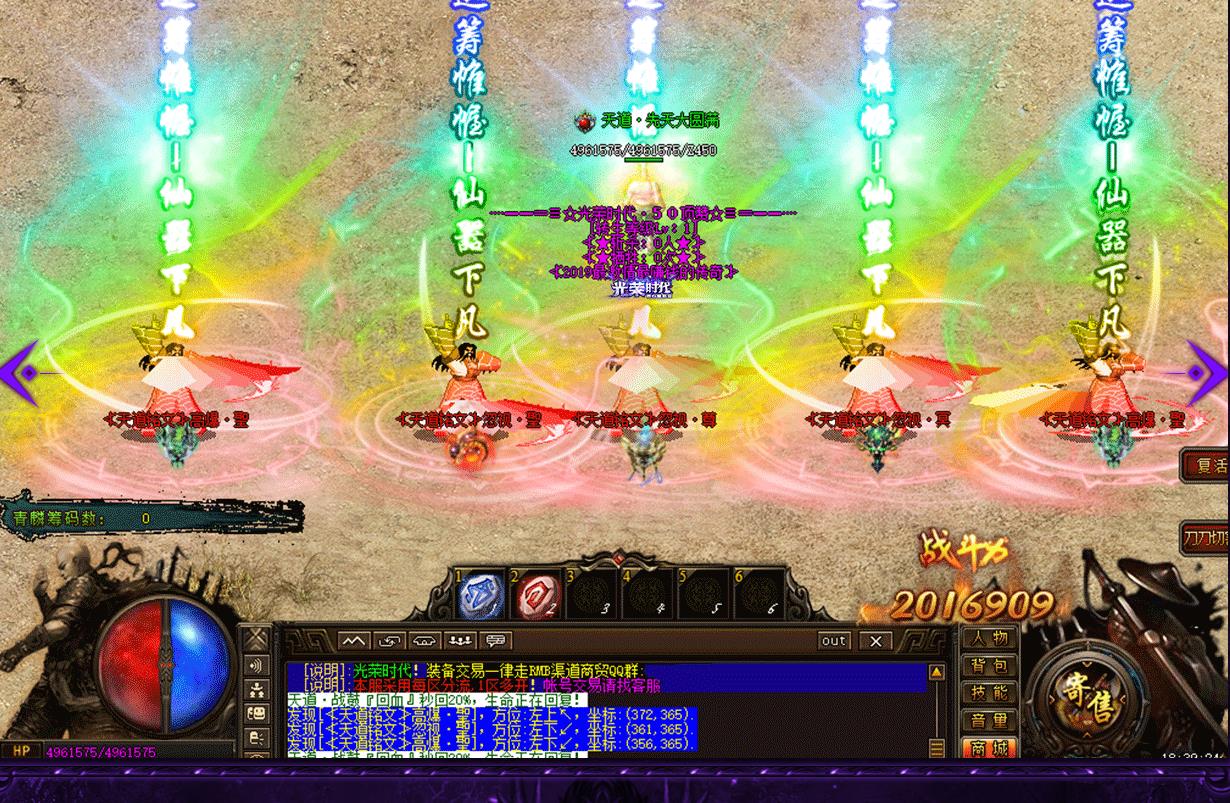
Task: Select the blue rune in hotbar slot 1
Action: point(479,595)
